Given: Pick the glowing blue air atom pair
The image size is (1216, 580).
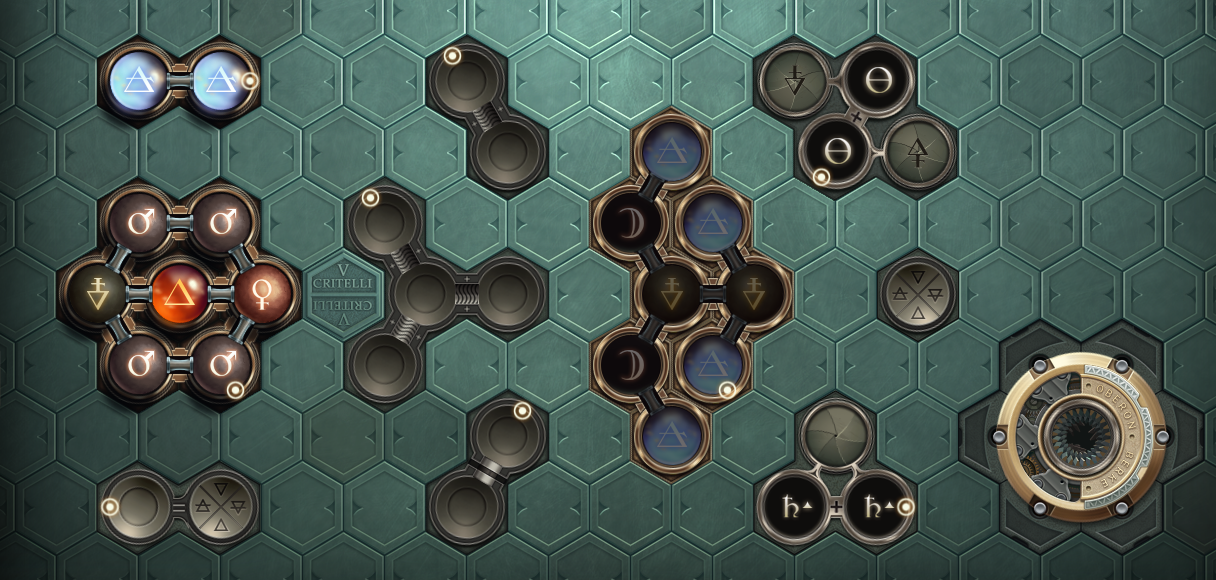Looking at the screenshot, I should [x=179, y=81].
